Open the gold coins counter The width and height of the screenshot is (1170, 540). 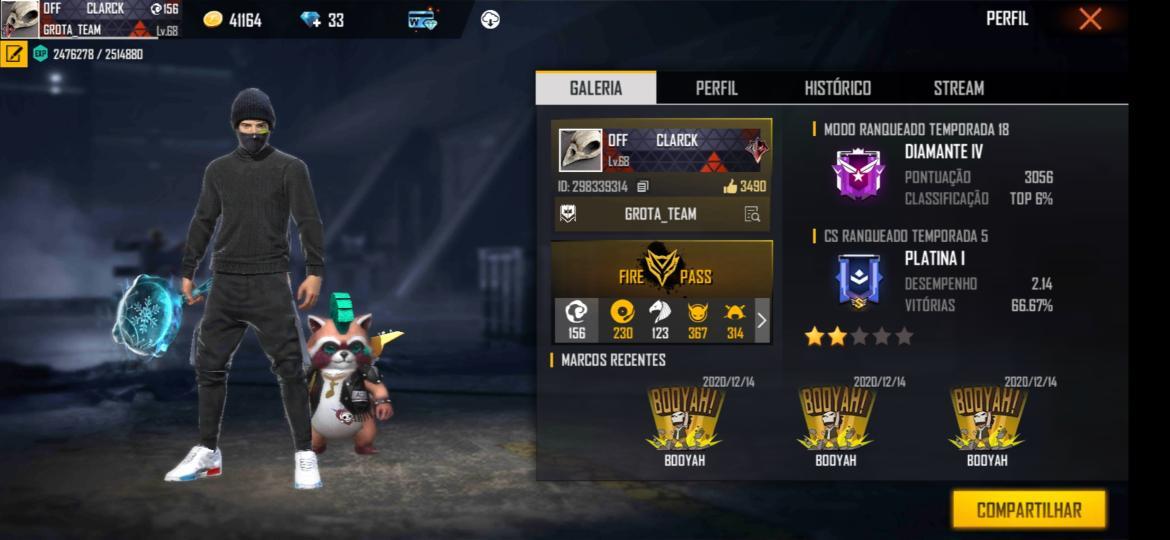tap(232, 20)
